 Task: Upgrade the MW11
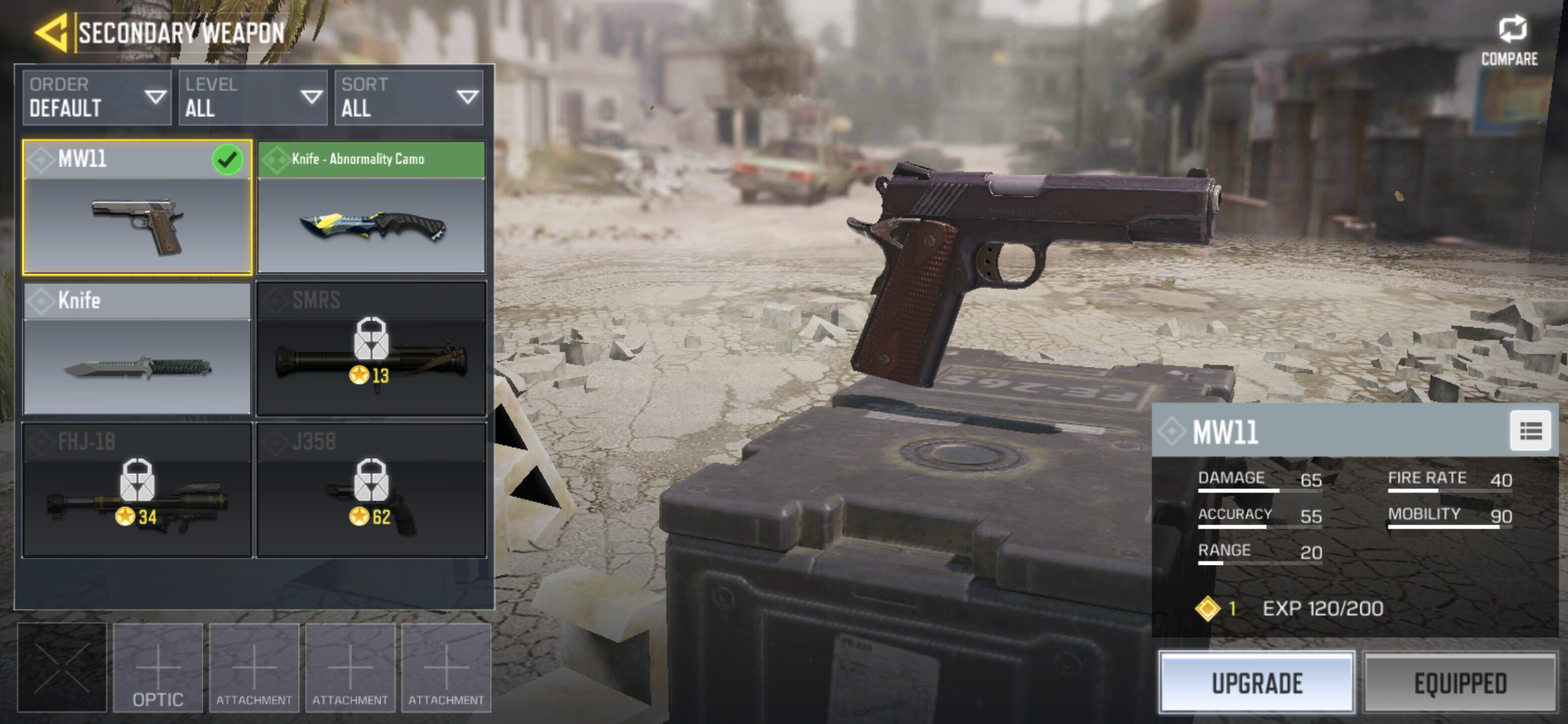(x=1257, y=682)
